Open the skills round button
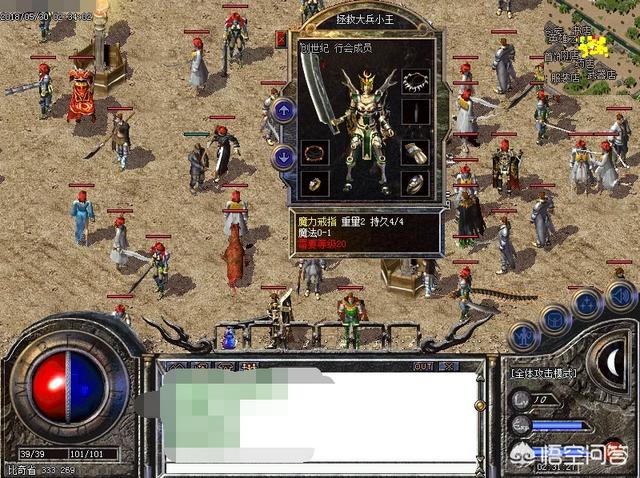The width and height of the screenshot is (640, 478). click(588, 302)
